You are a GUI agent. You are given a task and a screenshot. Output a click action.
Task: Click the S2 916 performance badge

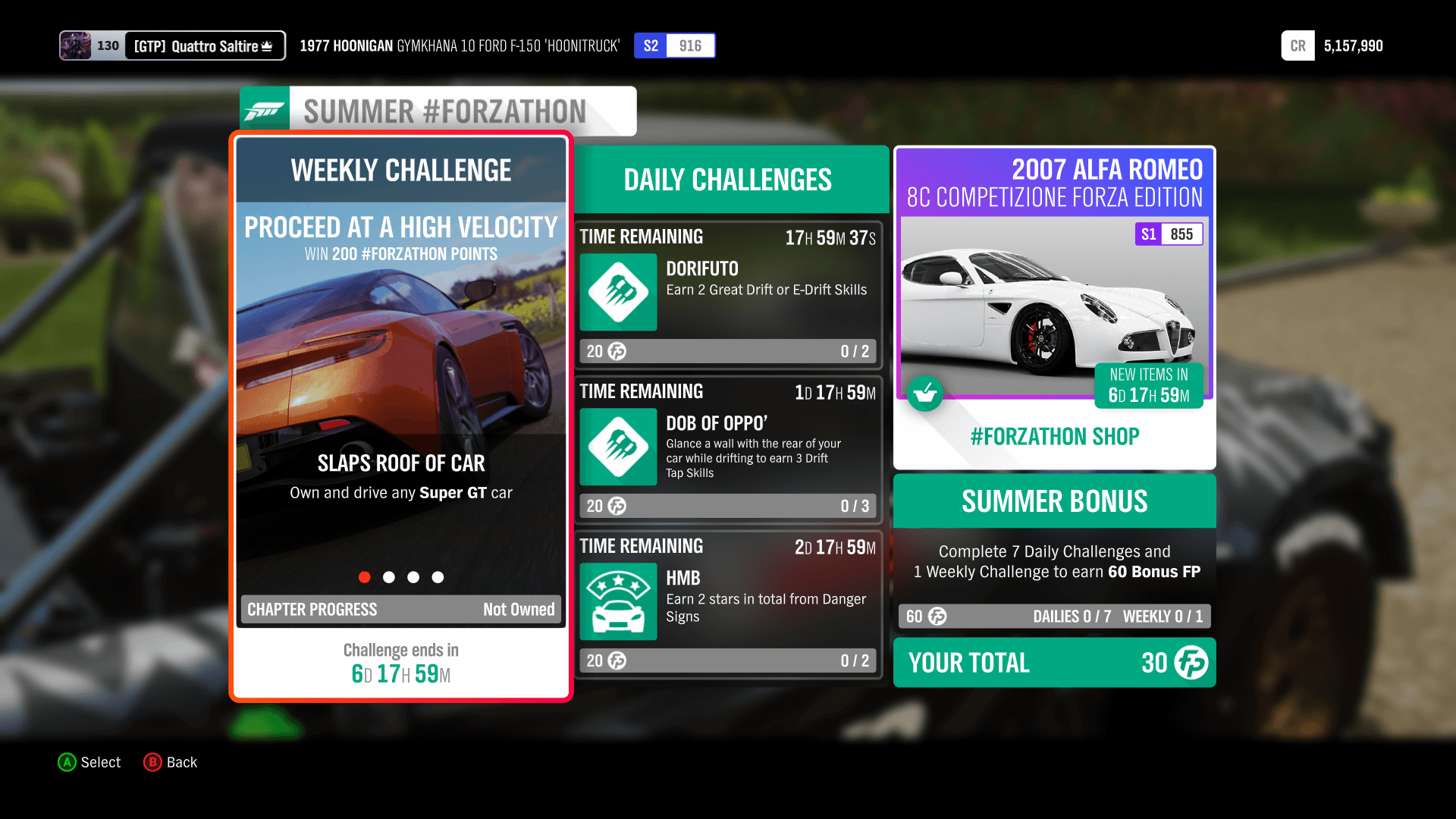(674, 45)
